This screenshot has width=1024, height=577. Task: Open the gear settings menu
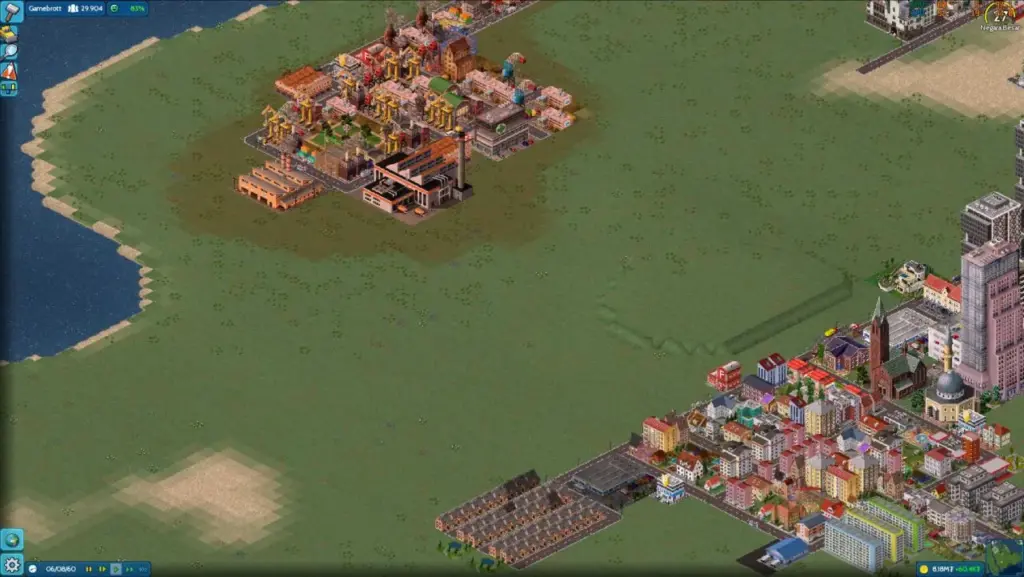click(x=11, y=565)
